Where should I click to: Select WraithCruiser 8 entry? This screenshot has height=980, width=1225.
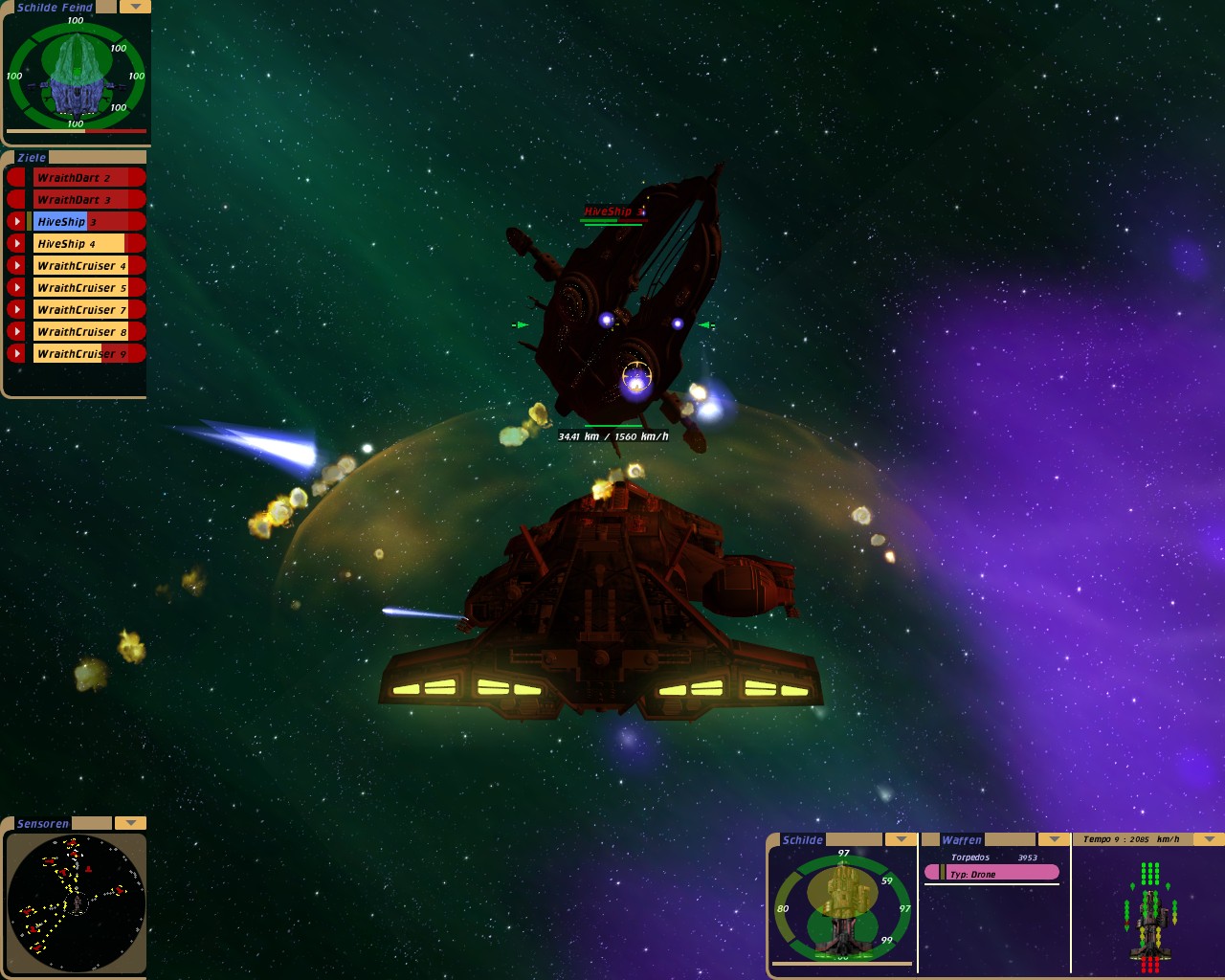click(x=86, y=332)
